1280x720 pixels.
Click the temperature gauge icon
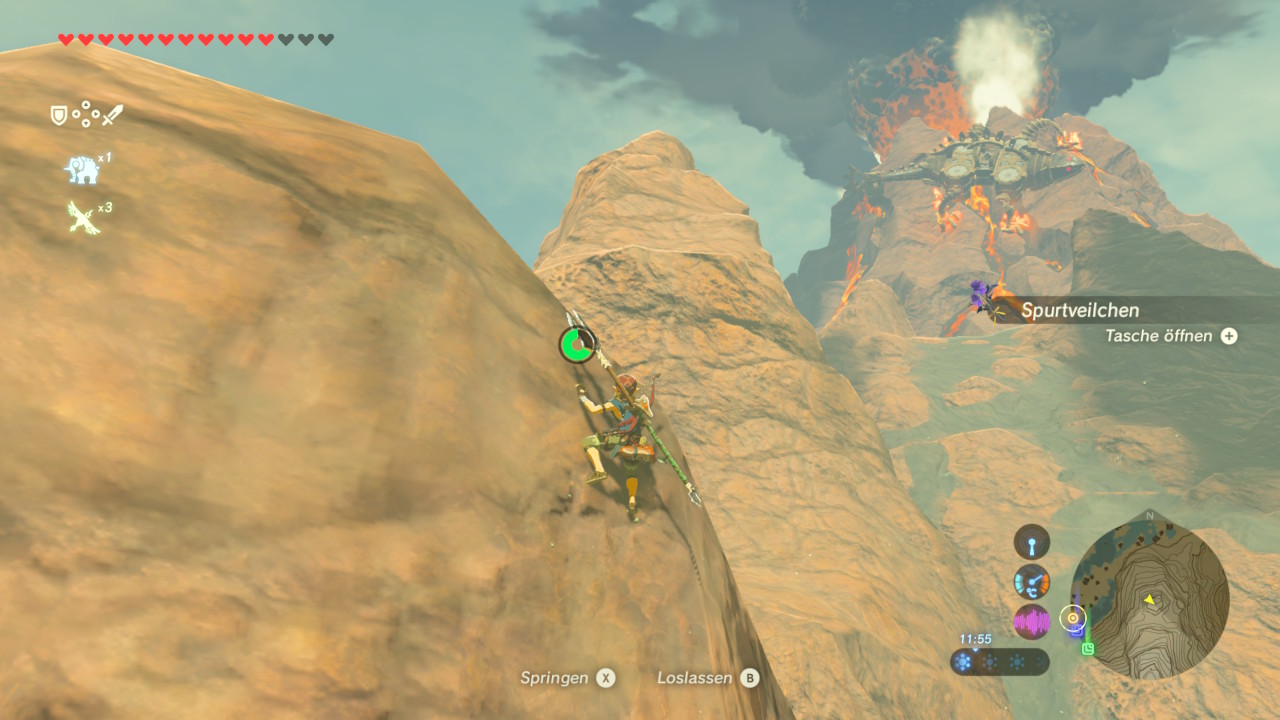pos(1032,581)
